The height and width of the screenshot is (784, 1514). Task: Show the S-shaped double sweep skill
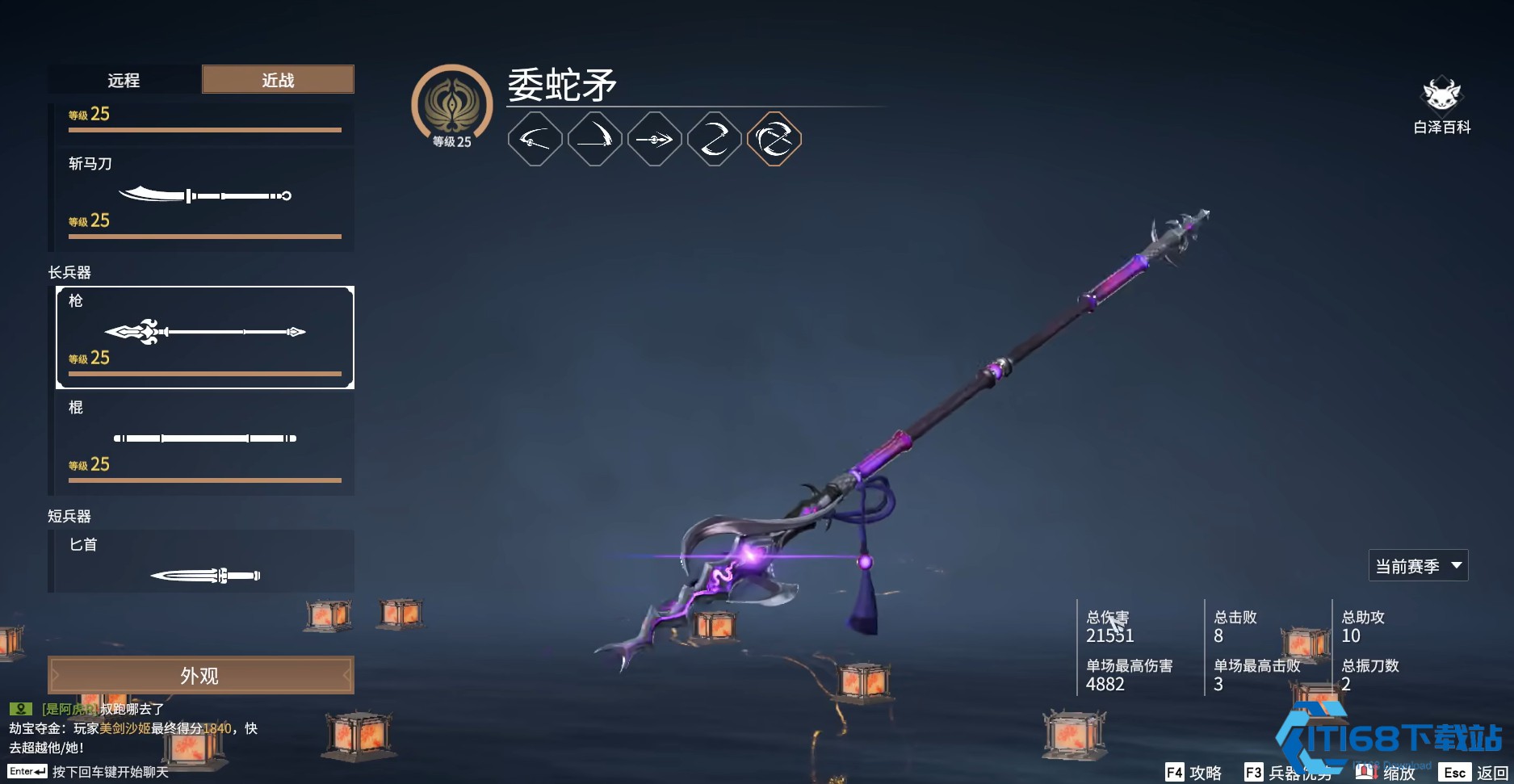[714, 140]
